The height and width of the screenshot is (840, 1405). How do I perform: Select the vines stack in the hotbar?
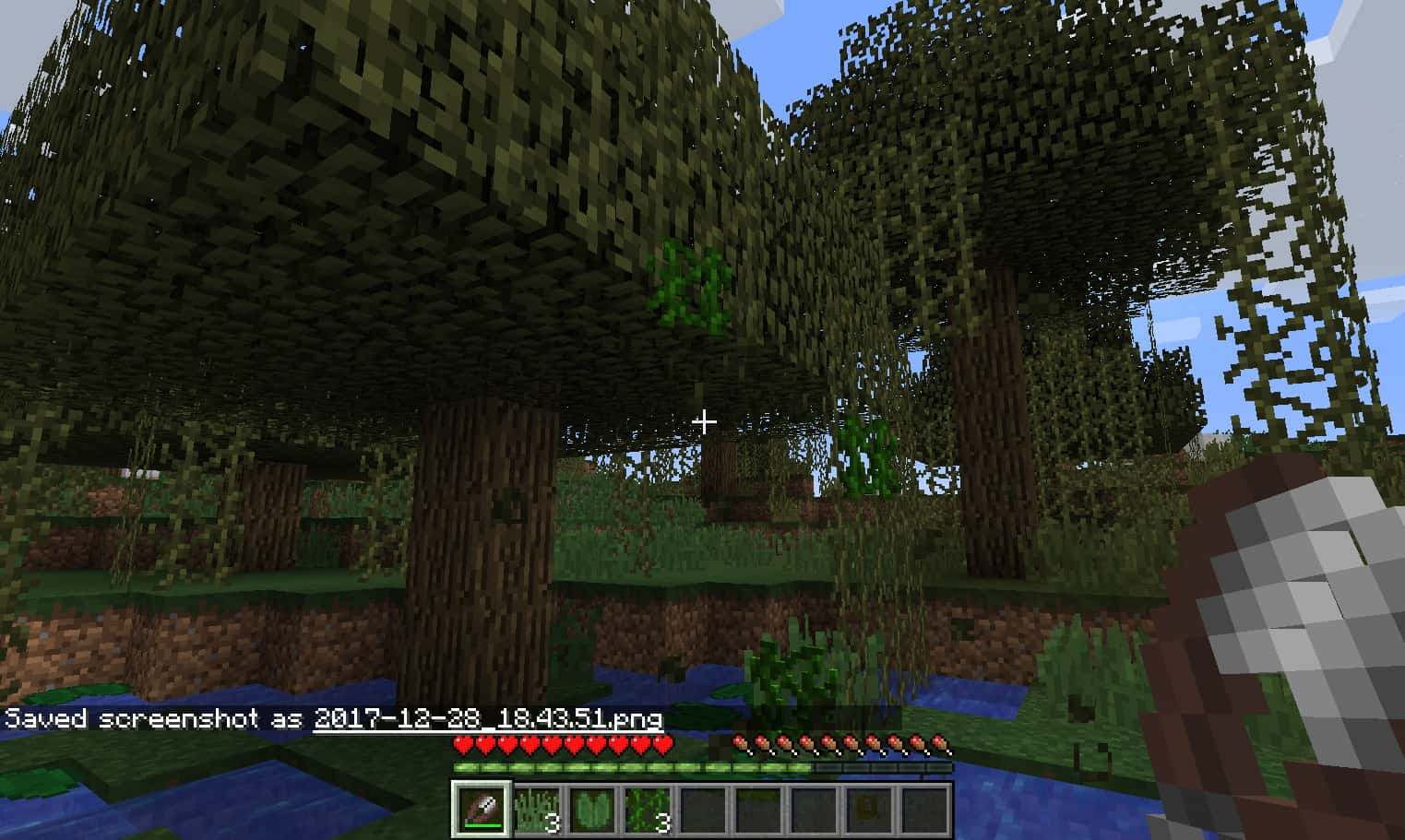click(646, 809)
